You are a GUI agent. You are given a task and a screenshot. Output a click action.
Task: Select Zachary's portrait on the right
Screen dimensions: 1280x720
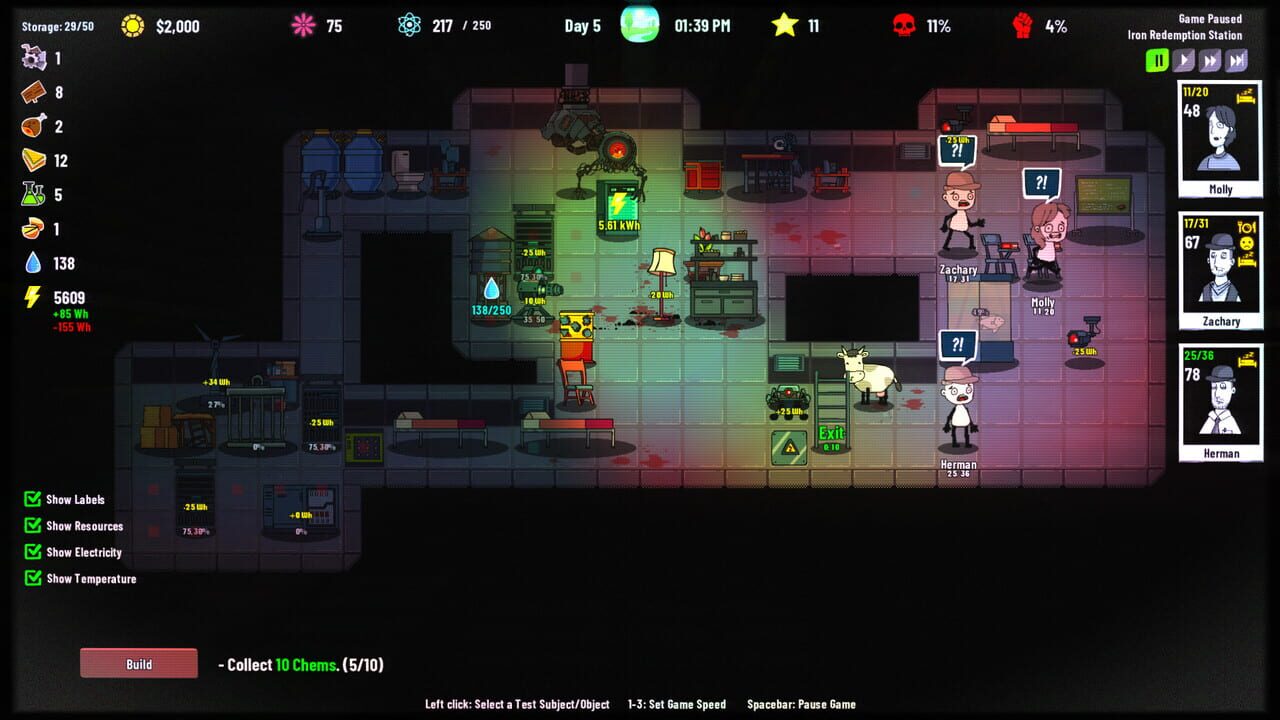(1220, 268)
